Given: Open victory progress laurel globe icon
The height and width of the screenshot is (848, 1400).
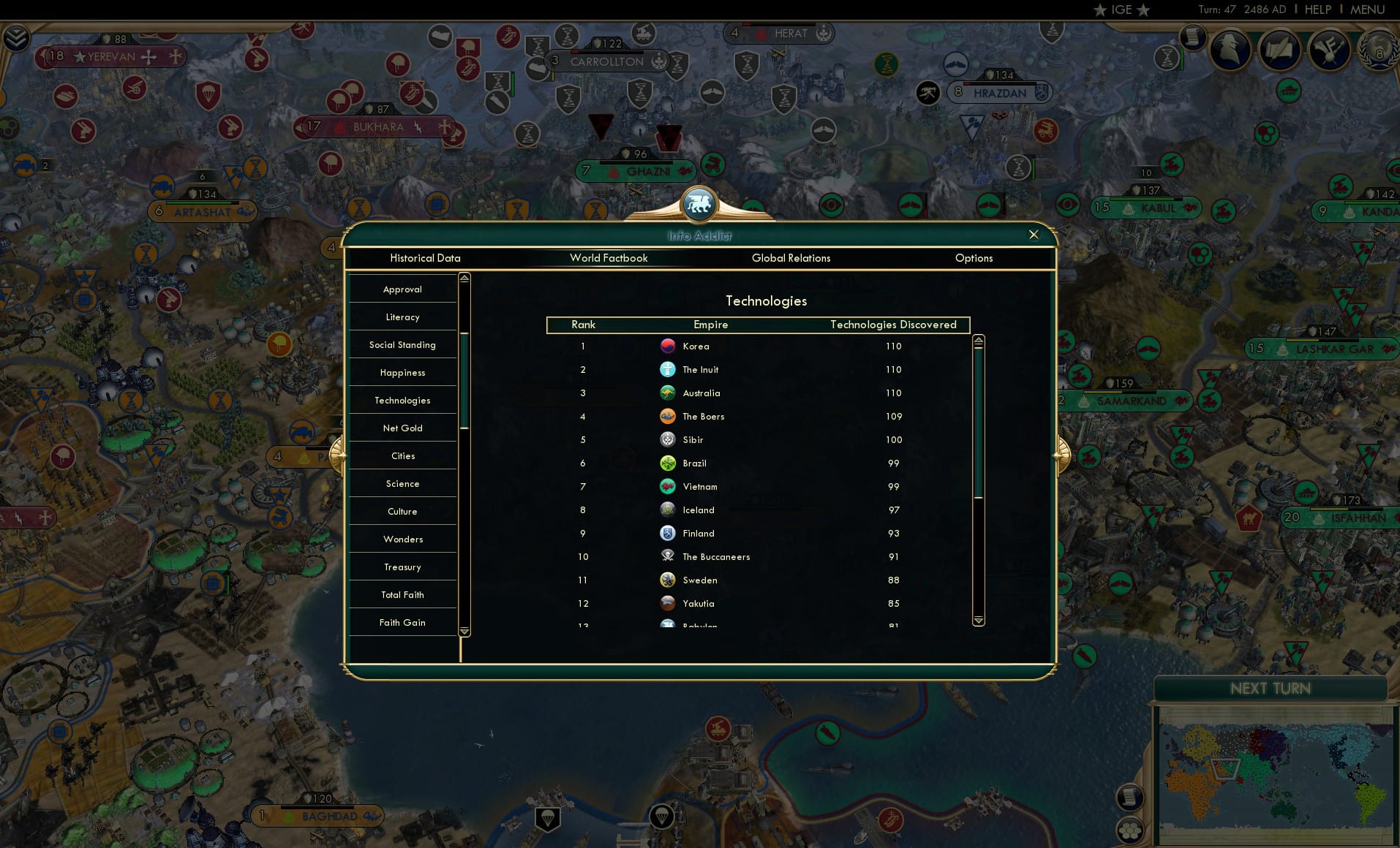Looking at the screenshot, I should click(1378, 51).
